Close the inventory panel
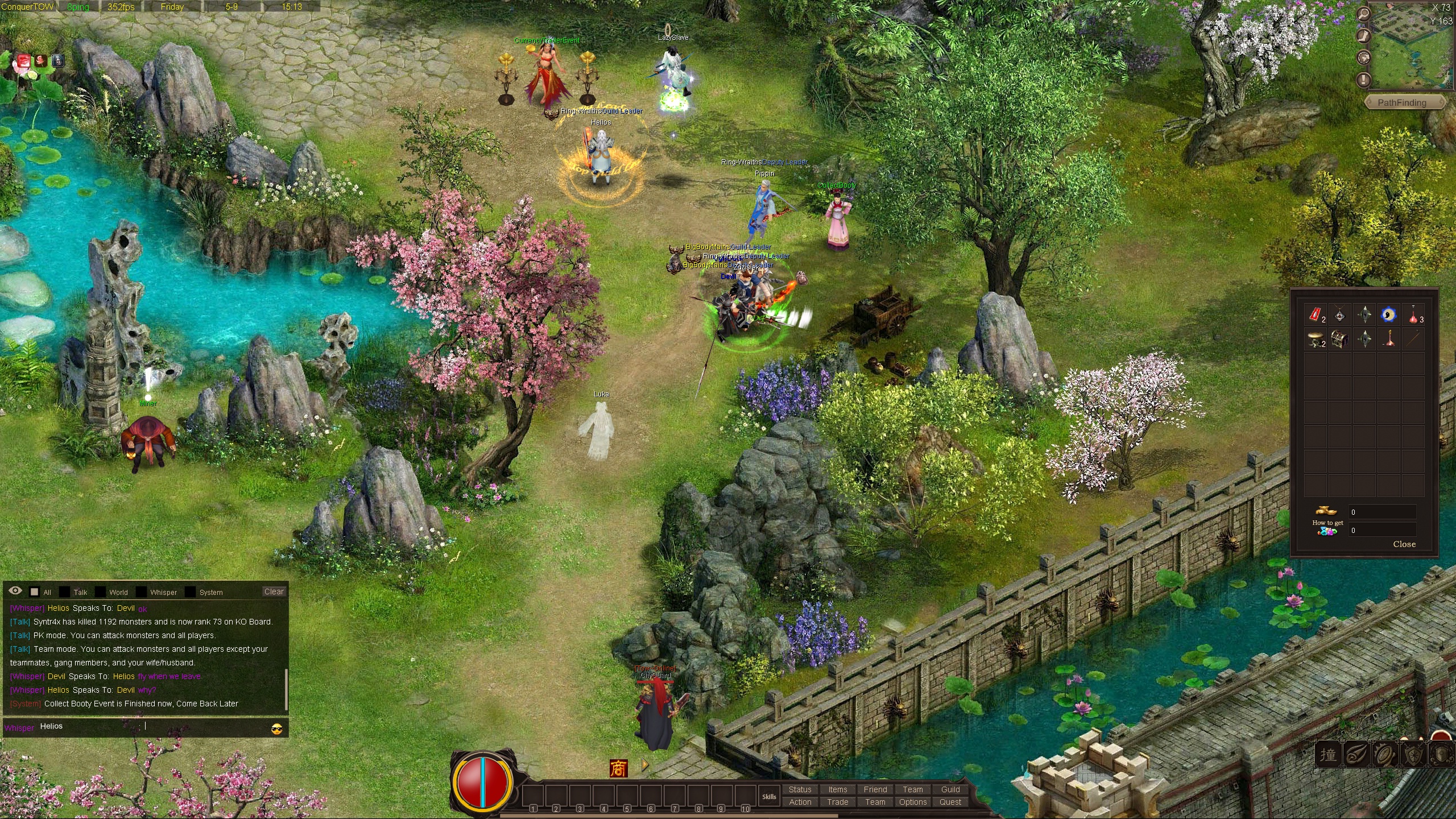This screenshot has width=1456, height=819. pyautogui.click(x=1404, y=544)
